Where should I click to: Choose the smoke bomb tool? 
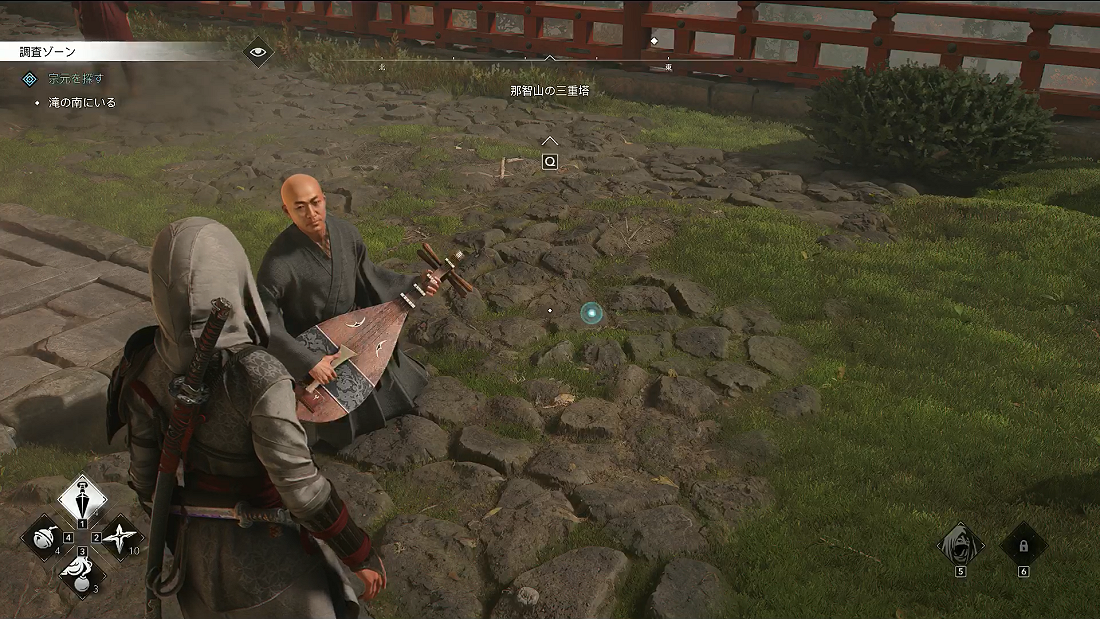82,574
